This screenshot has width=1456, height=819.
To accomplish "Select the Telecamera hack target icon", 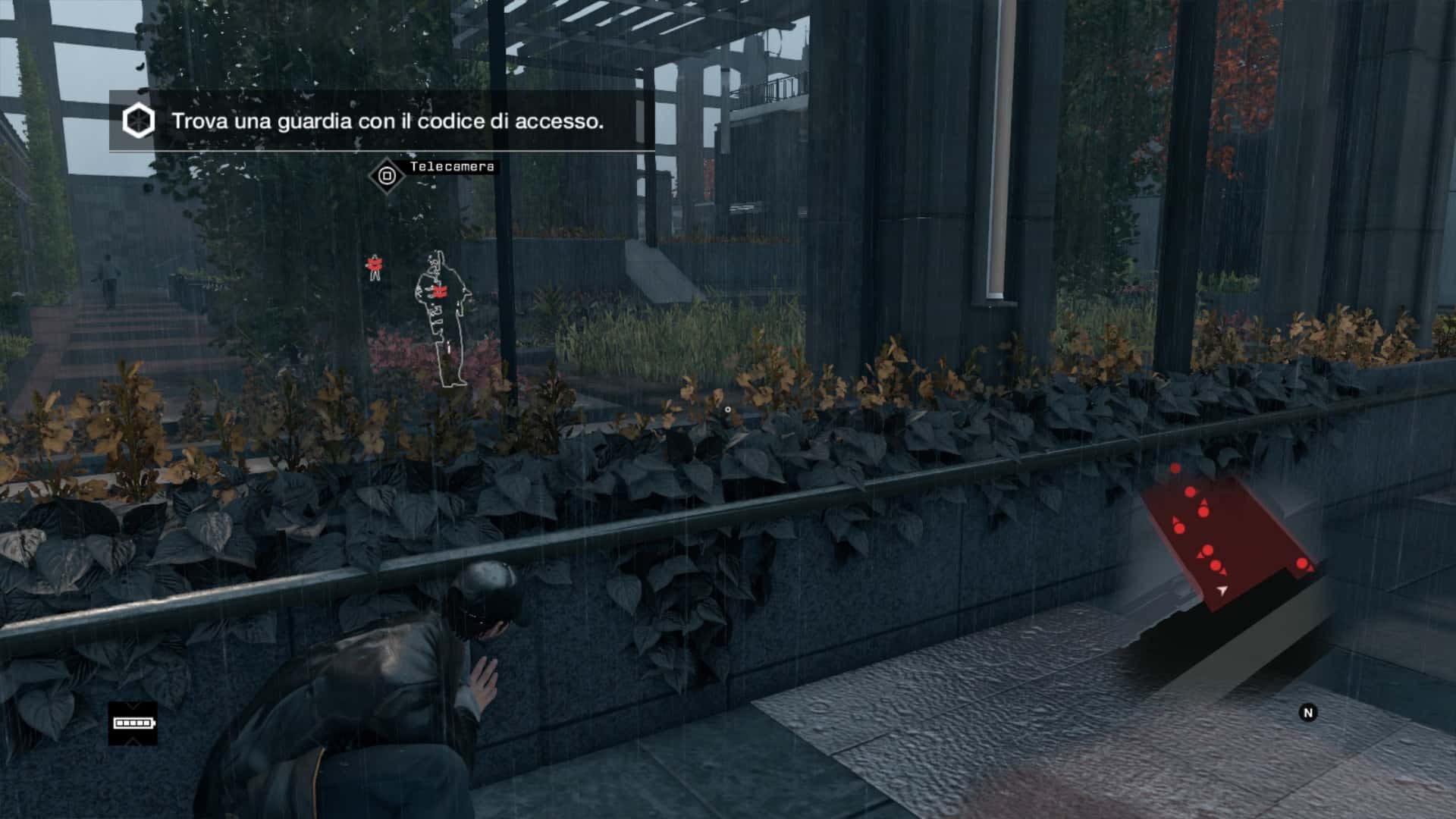I will click(388, 177).
